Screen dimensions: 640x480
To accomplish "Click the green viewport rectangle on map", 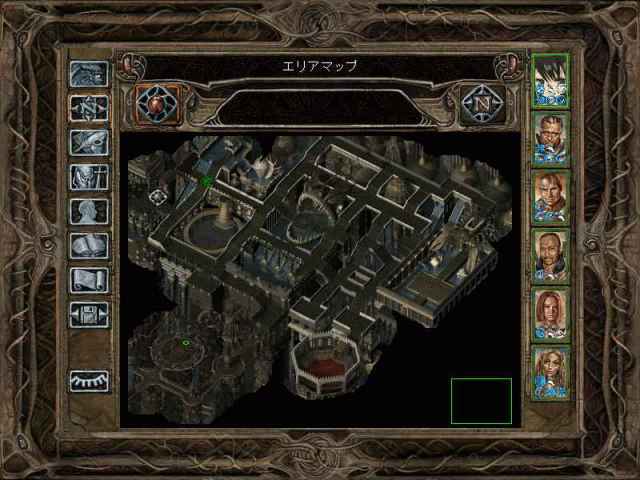I will coord(481,401).
